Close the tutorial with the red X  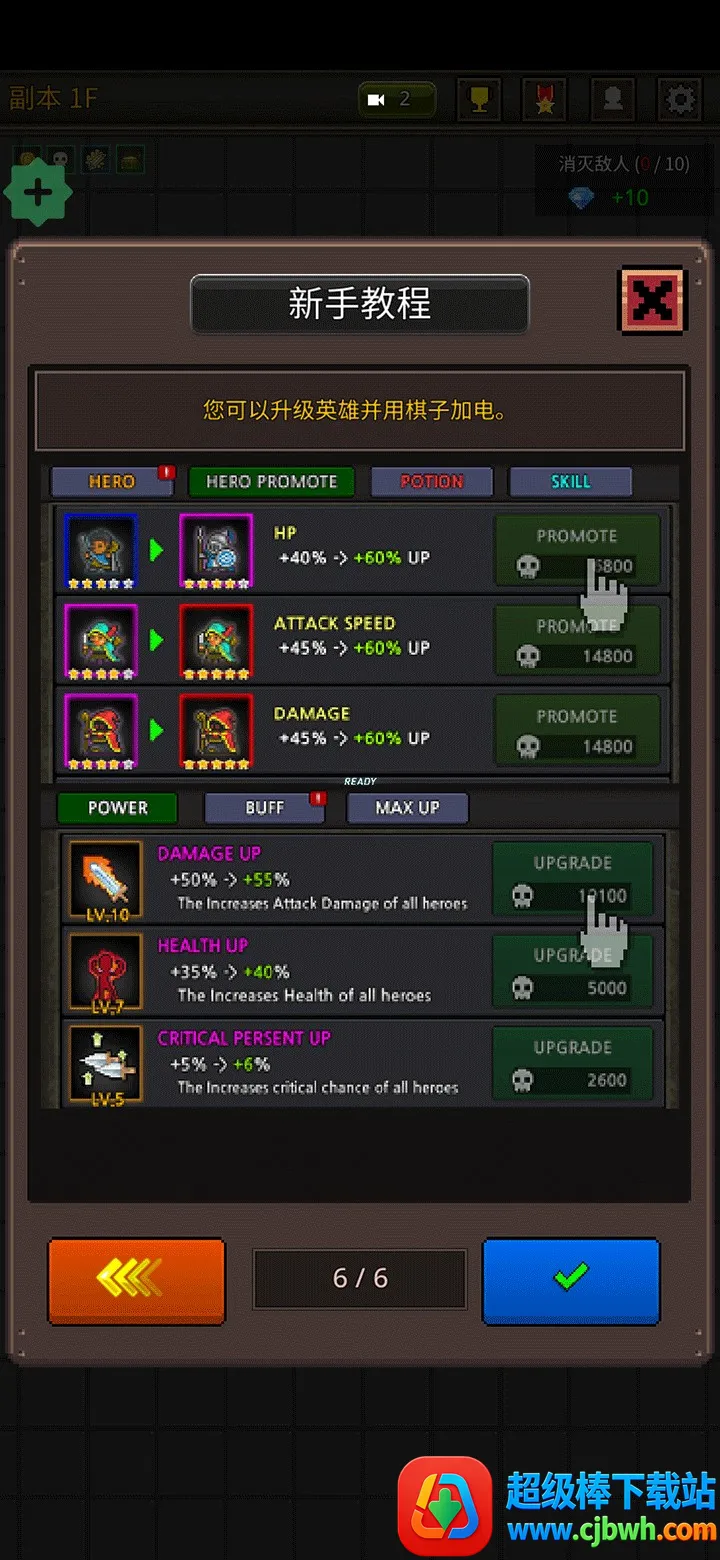coord(652,300)
